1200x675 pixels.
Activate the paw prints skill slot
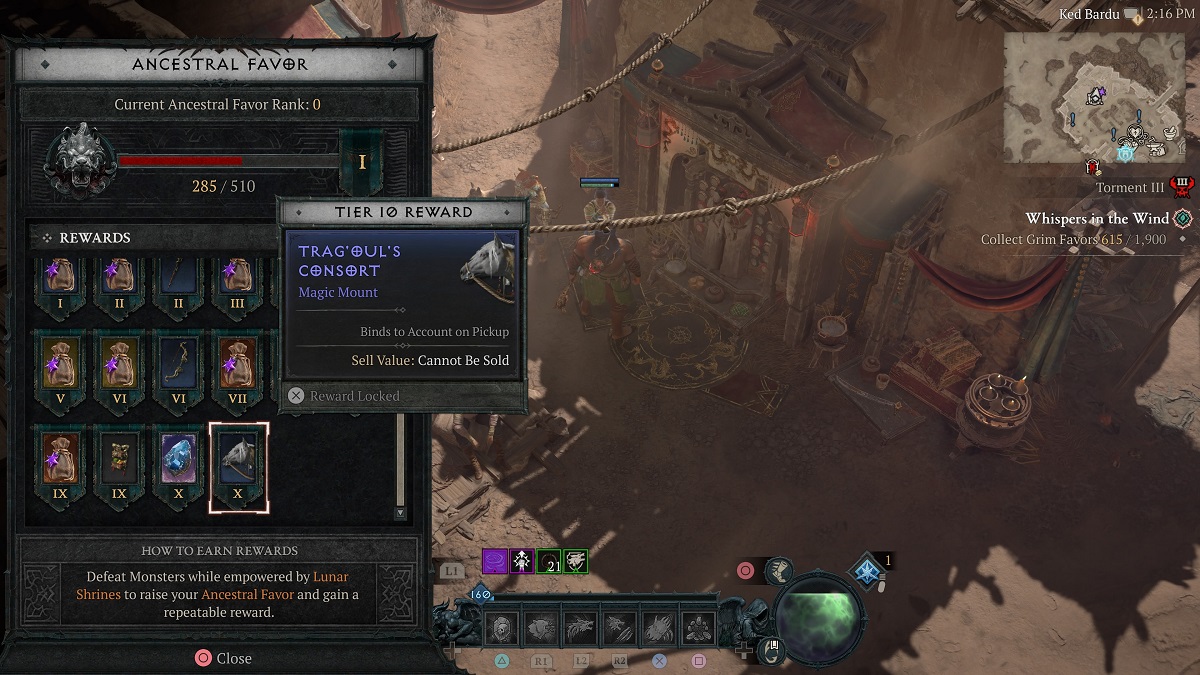(x=698, y=628)
